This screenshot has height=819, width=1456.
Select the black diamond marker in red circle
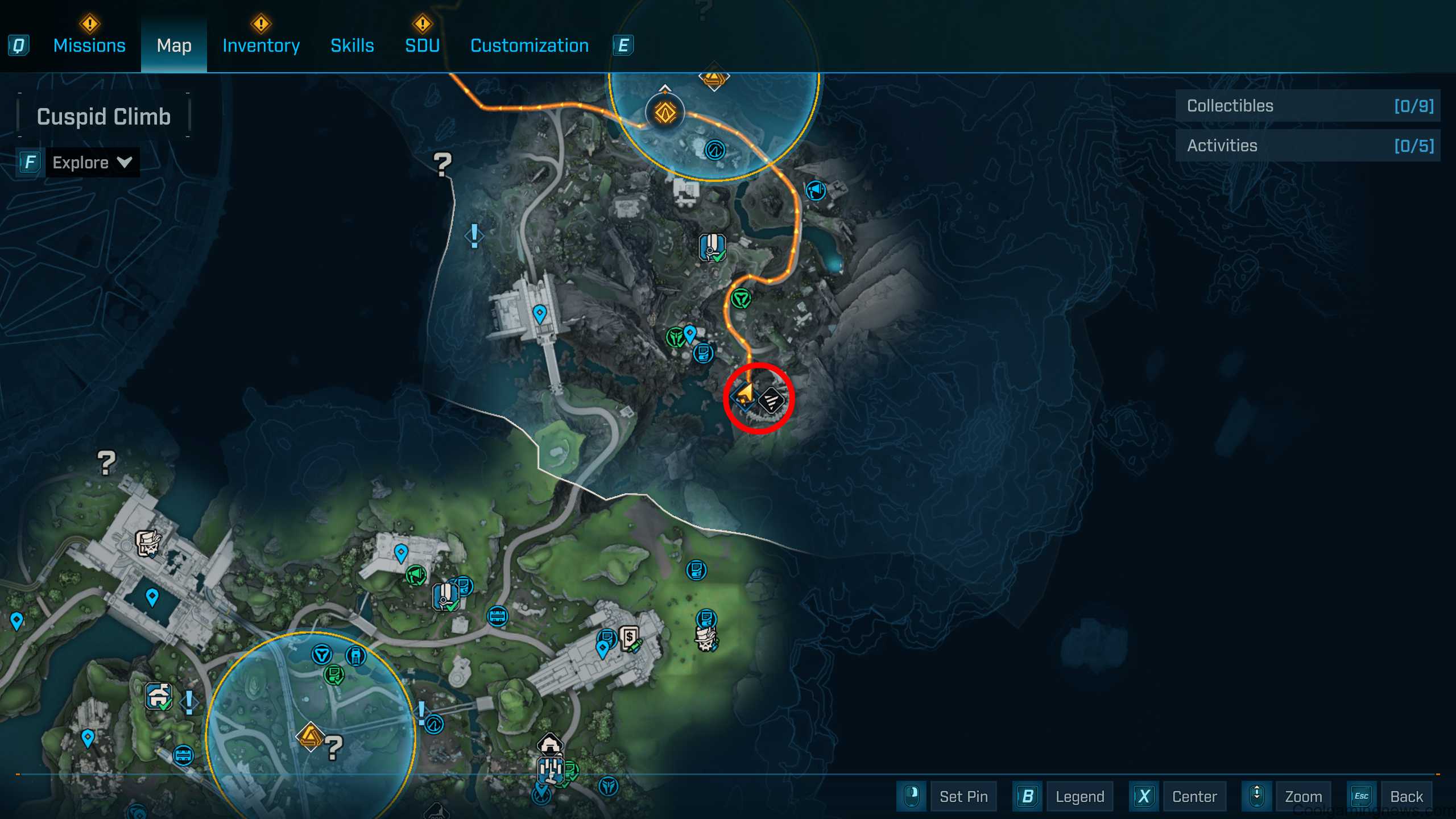[772, 400]
